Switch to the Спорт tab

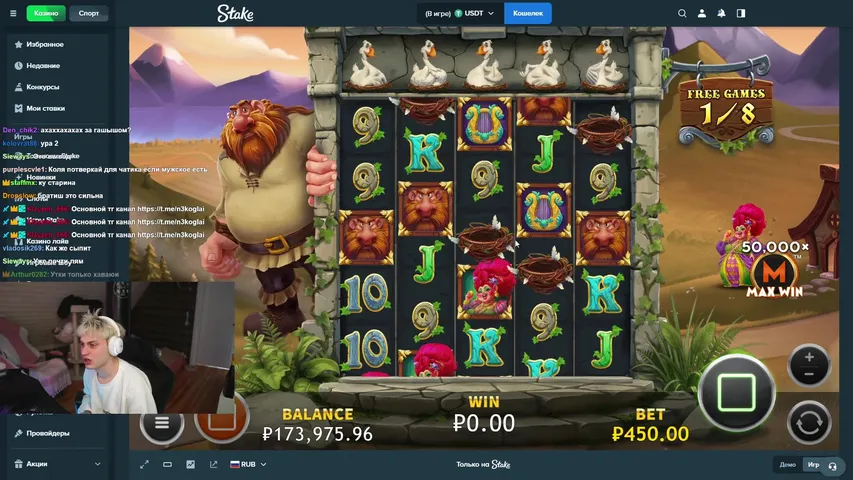[89, 13]
